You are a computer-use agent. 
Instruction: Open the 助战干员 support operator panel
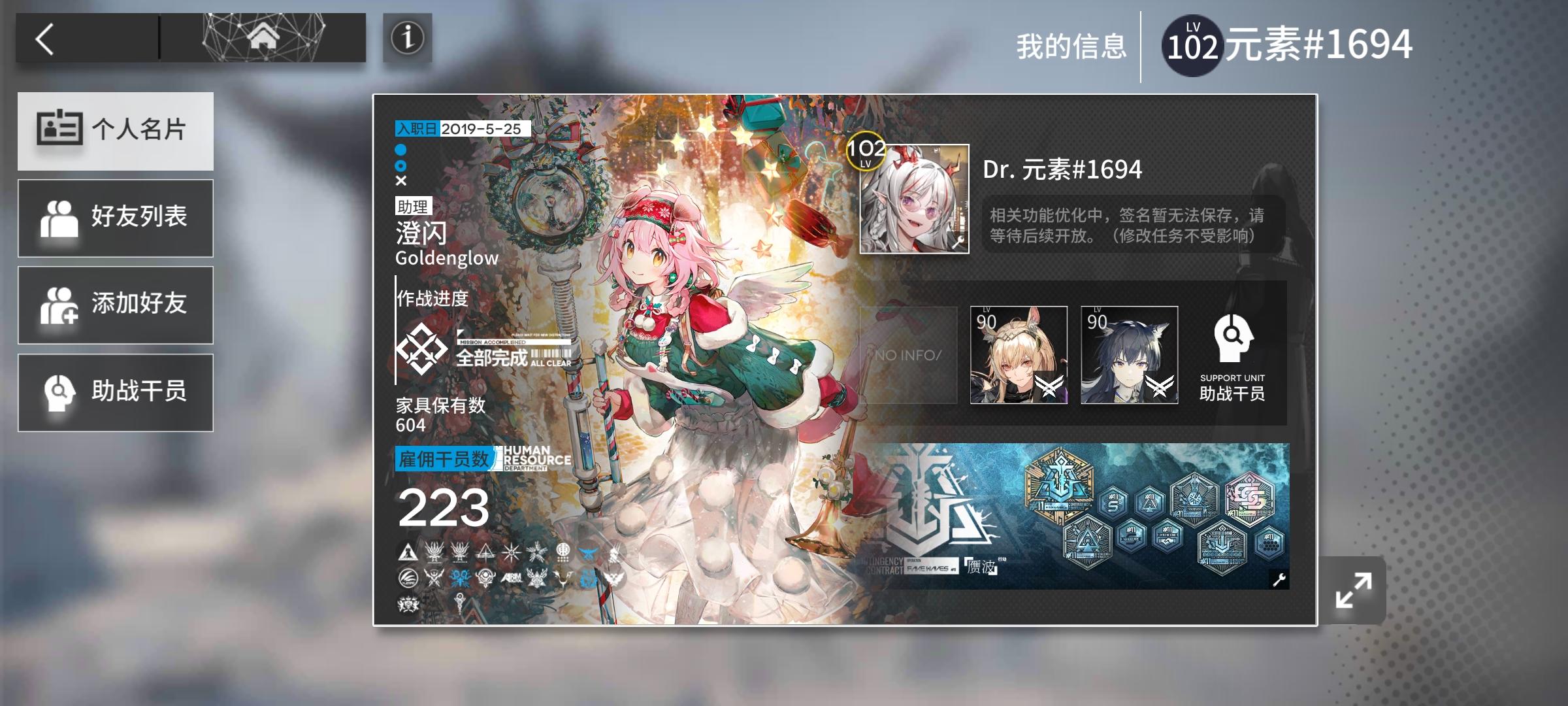tap(116, 392)
